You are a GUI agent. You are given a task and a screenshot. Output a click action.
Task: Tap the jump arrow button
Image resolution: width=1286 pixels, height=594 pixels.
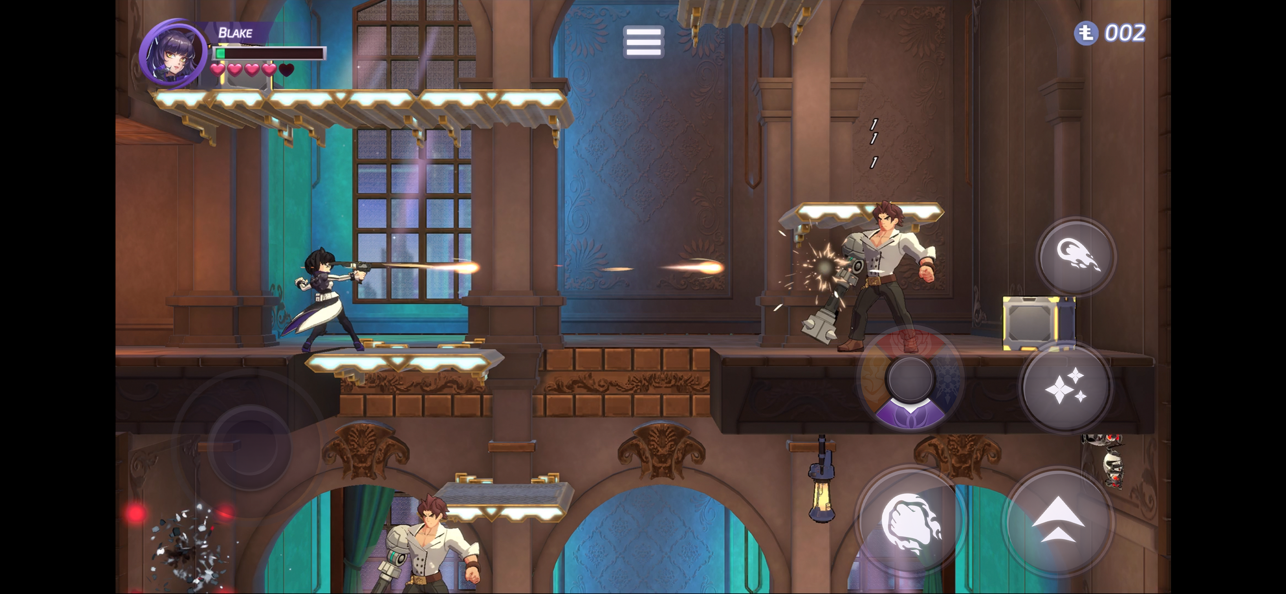1058,521
